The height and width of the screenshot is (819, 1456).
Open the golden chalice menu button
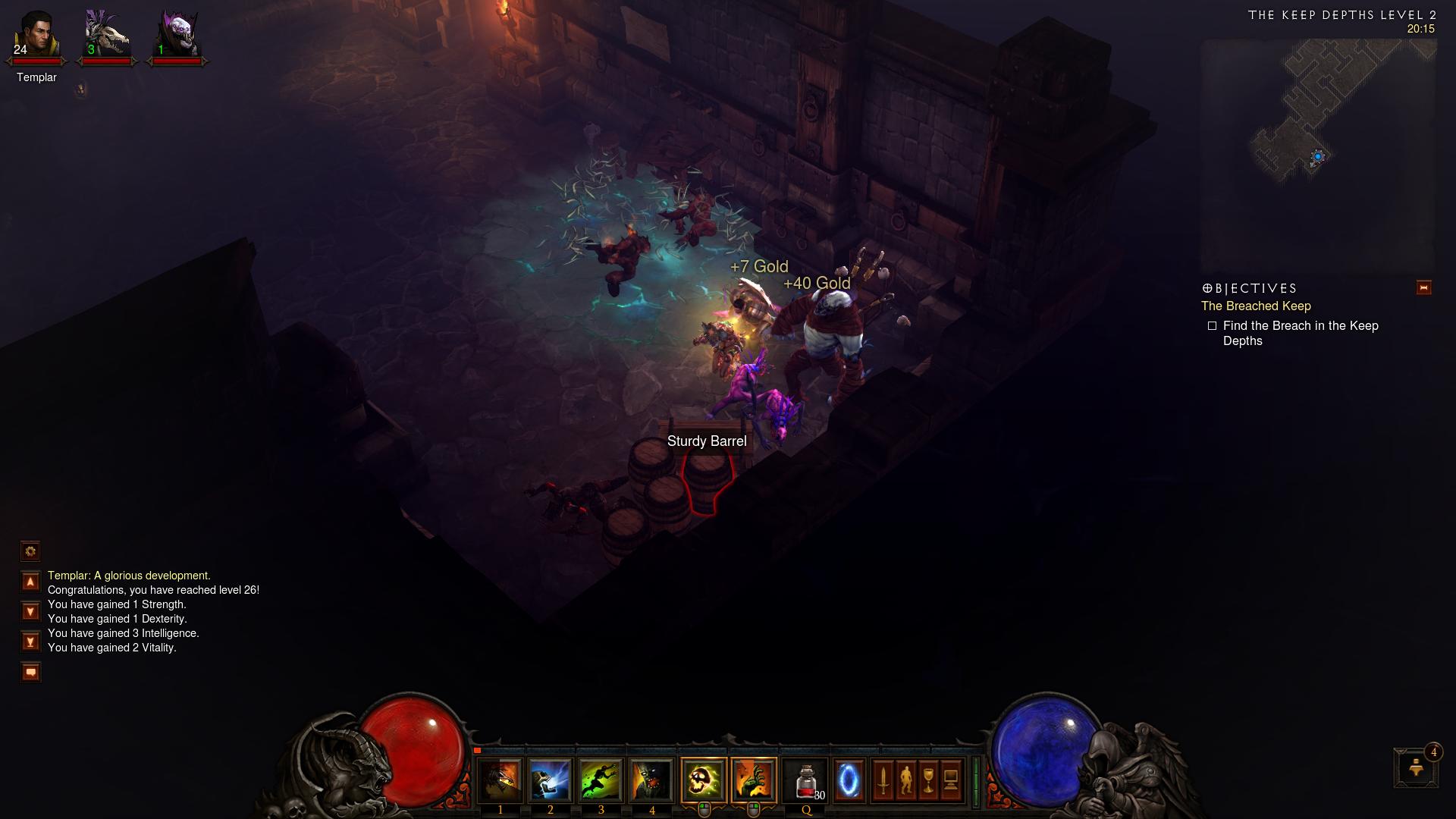(x=929, y=780)
